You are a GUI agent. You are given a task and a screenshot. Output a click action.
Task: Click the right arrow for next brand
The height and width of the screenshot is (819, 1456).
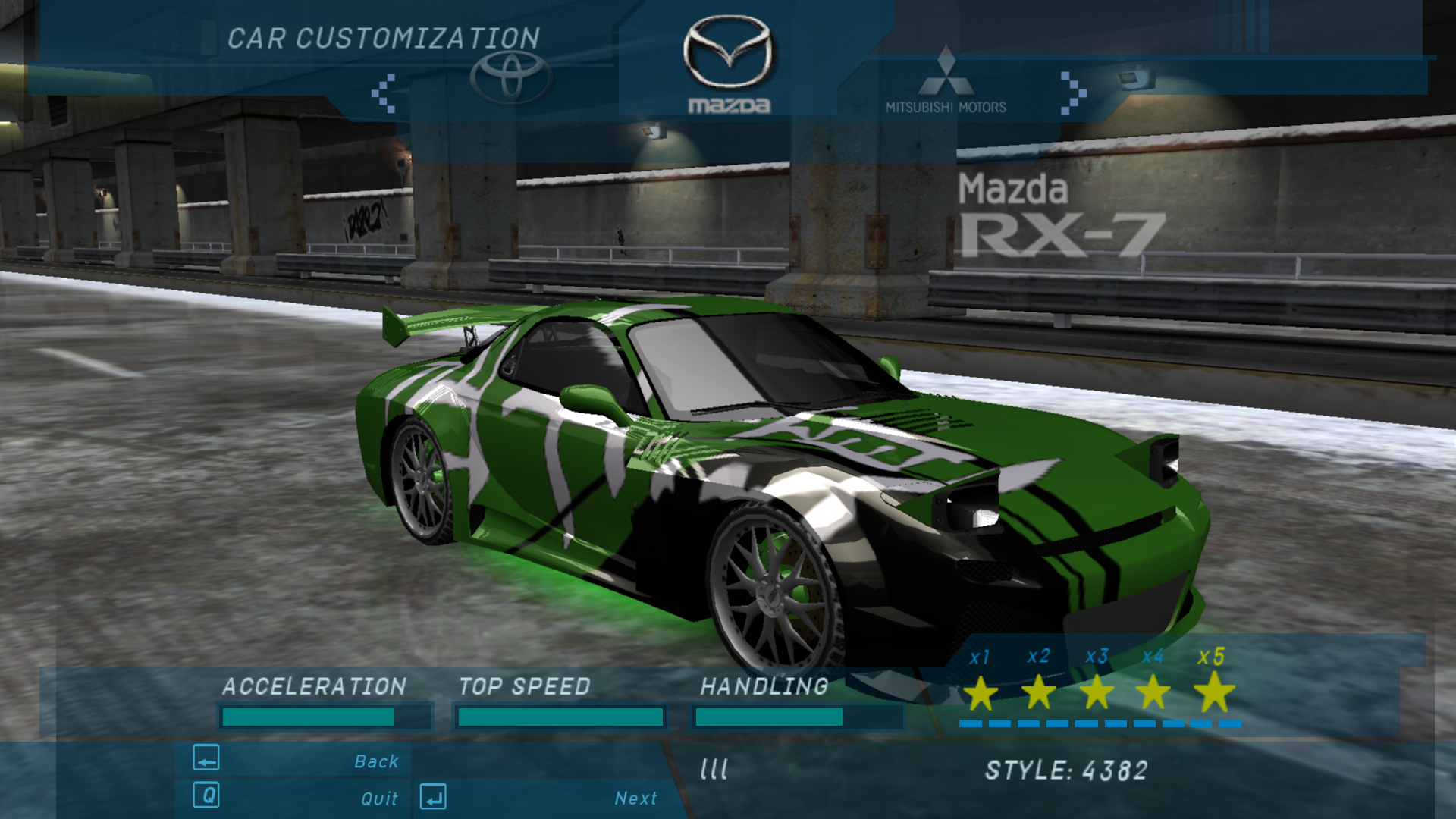(1073, 93)
